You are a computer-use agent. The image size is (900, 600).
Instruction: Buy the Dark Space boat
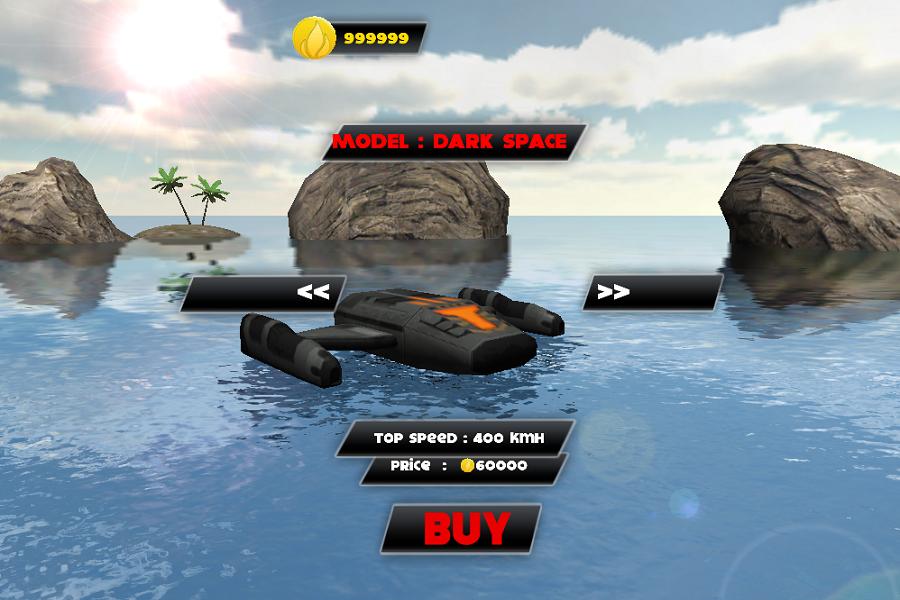[x=462, y=528]
